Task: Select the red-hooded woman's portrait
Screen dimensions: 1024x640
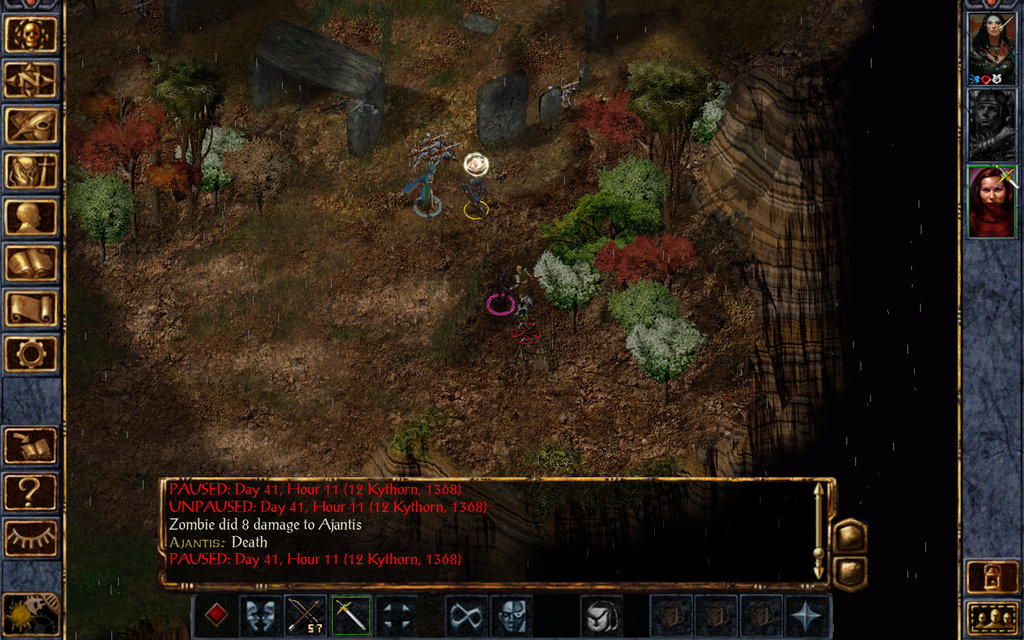Action: (x=991, y=201)
